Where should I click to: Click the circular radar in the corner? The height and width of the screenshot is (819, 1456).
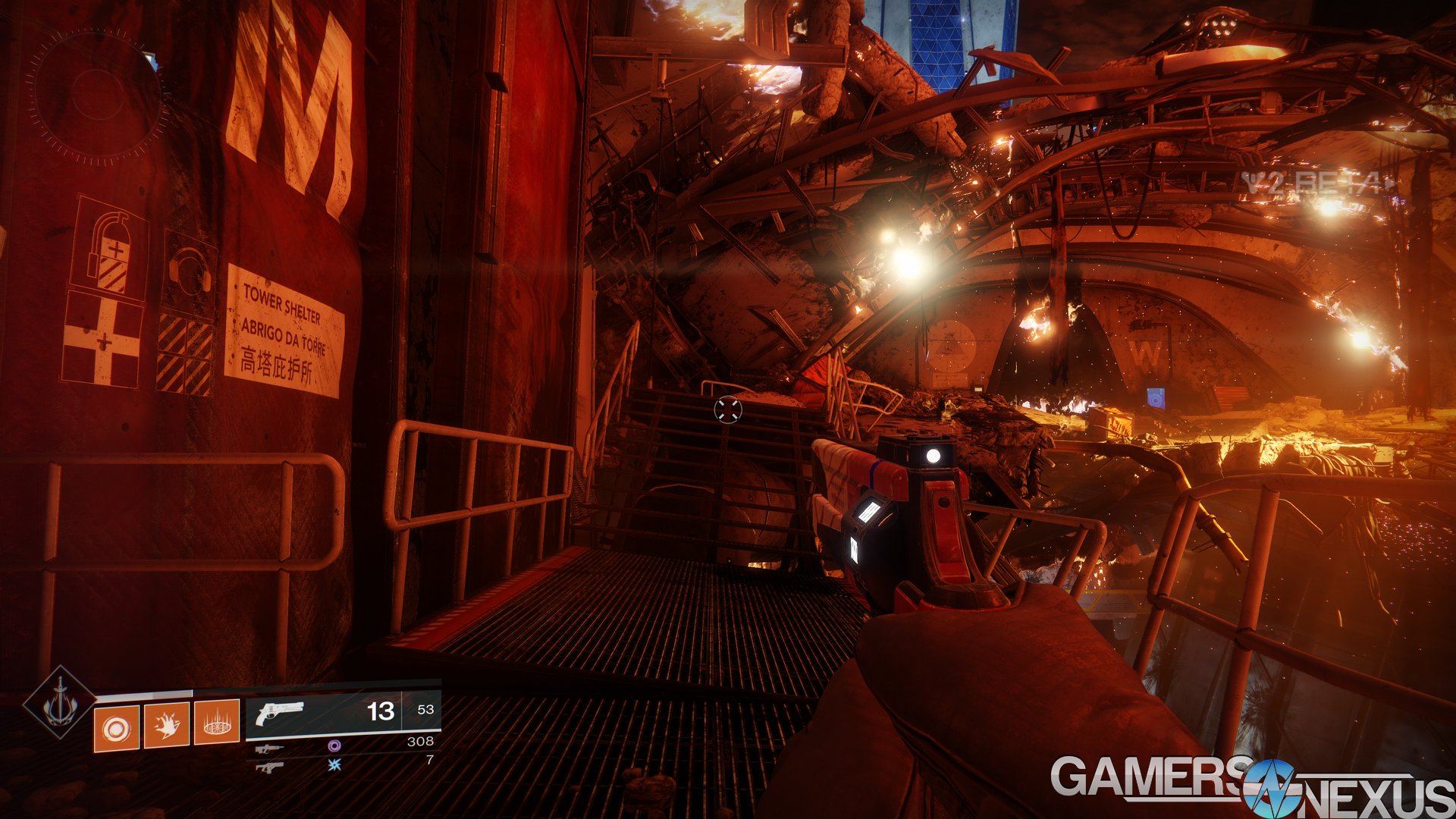(x=96, y=97)
